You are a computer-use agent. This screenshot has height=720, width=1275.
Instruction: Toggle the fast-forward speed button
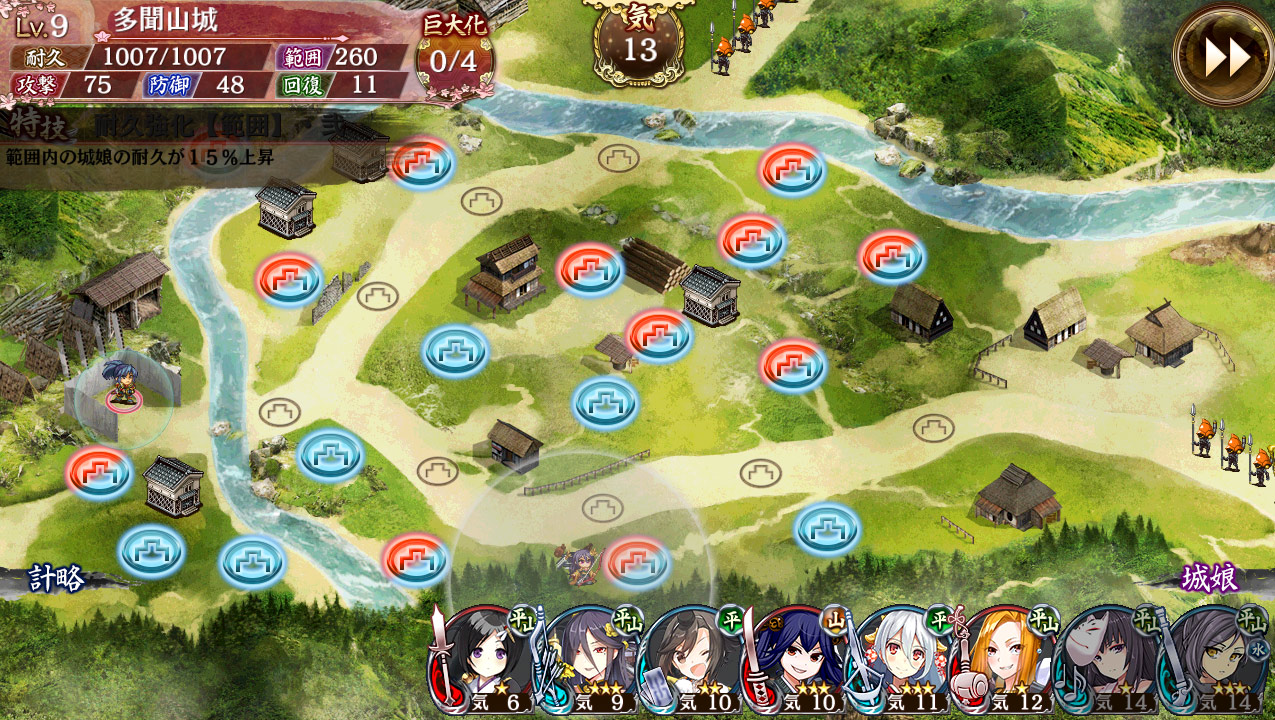click(x=1224, y=56)
